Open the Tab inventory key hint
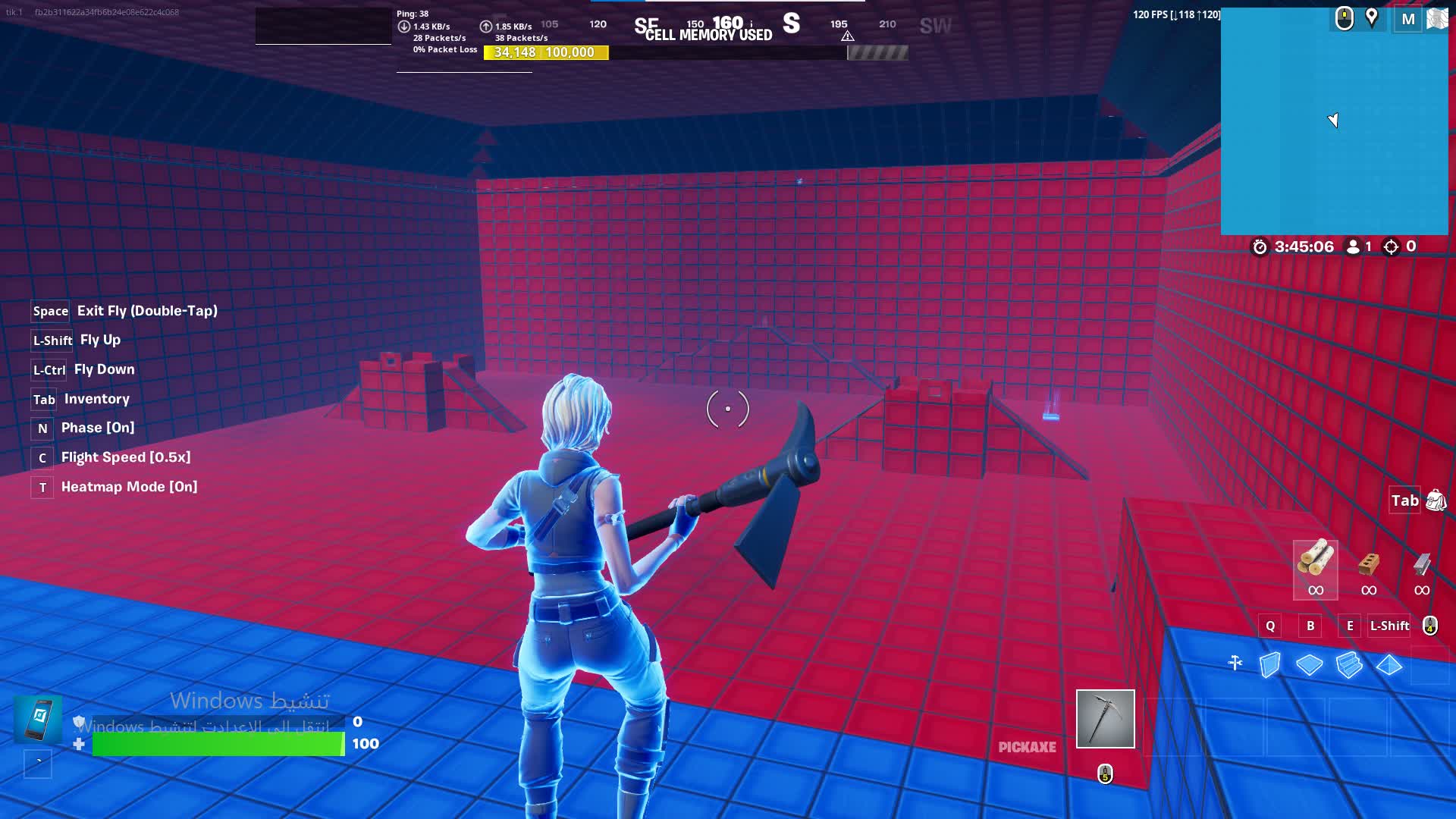This screenshot has height=819, width=1456. point(43,400)
